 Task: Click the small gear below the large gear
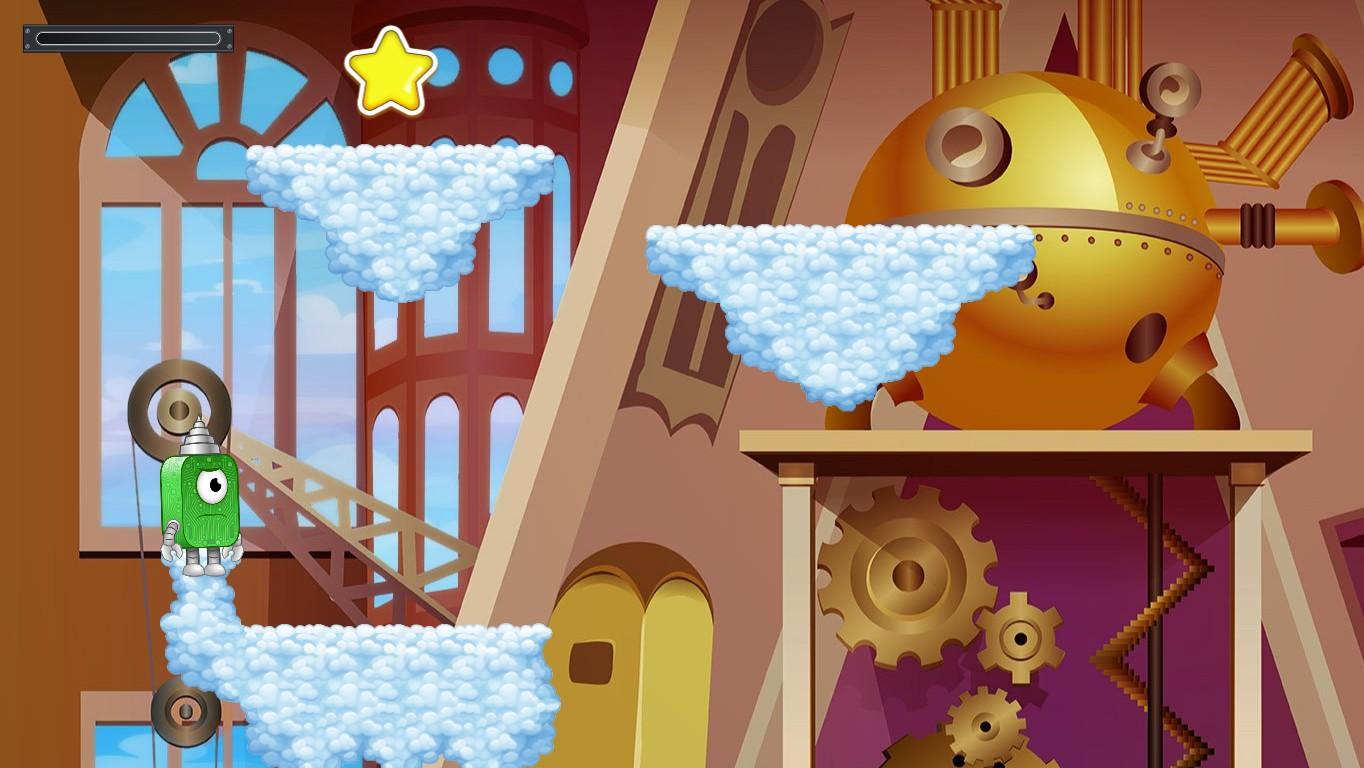(1022, 635)
